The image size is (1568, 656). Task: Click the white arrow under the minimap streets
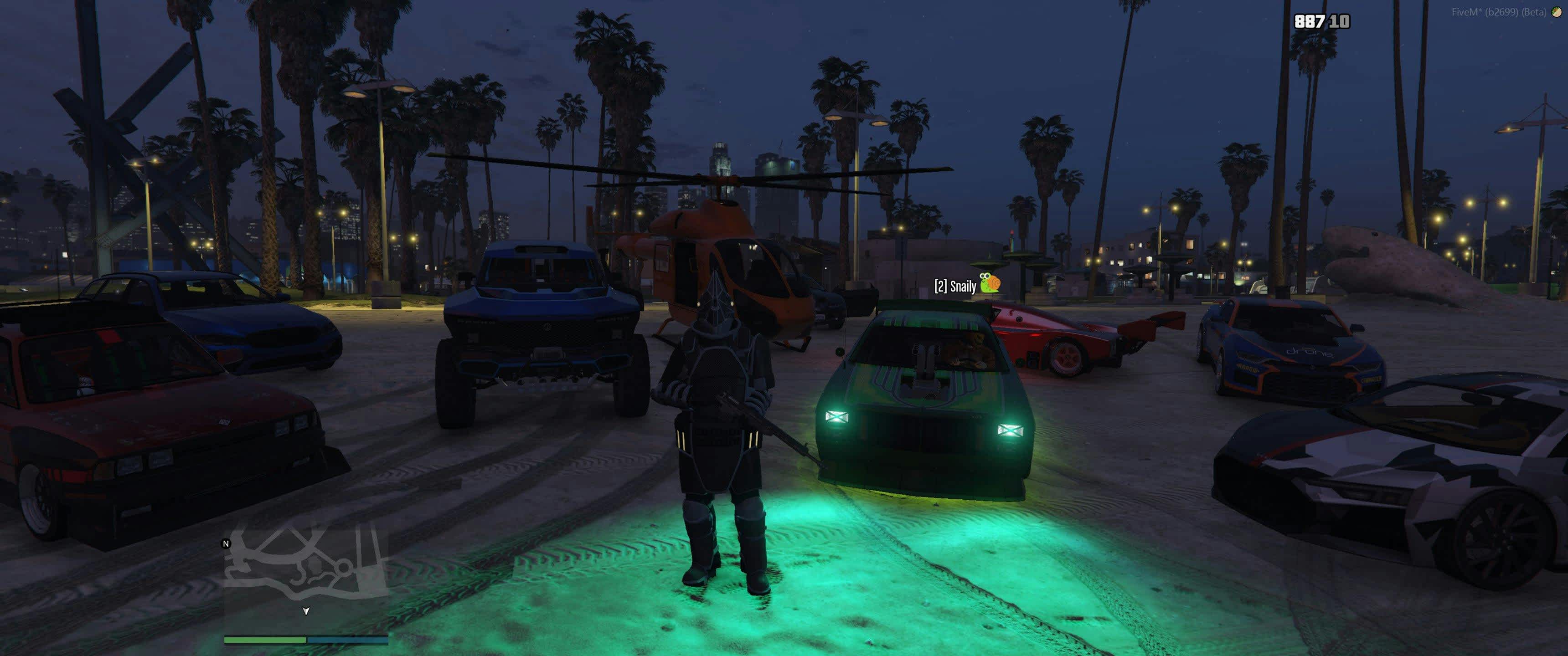[x=306, y=611]
